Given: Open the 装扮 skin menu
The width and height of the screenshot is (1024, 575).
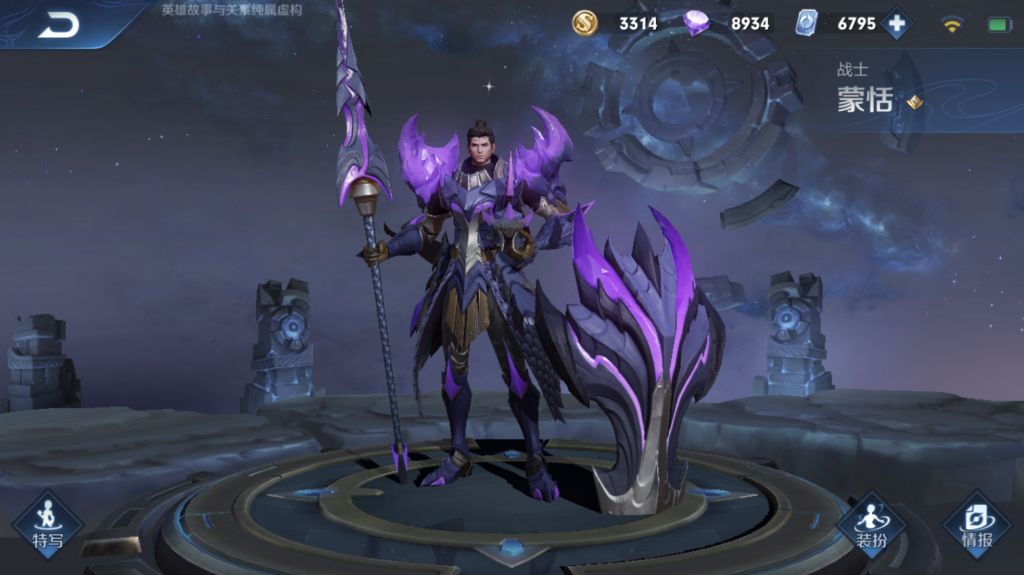Looking at the screenshot, I should [870, 524].
